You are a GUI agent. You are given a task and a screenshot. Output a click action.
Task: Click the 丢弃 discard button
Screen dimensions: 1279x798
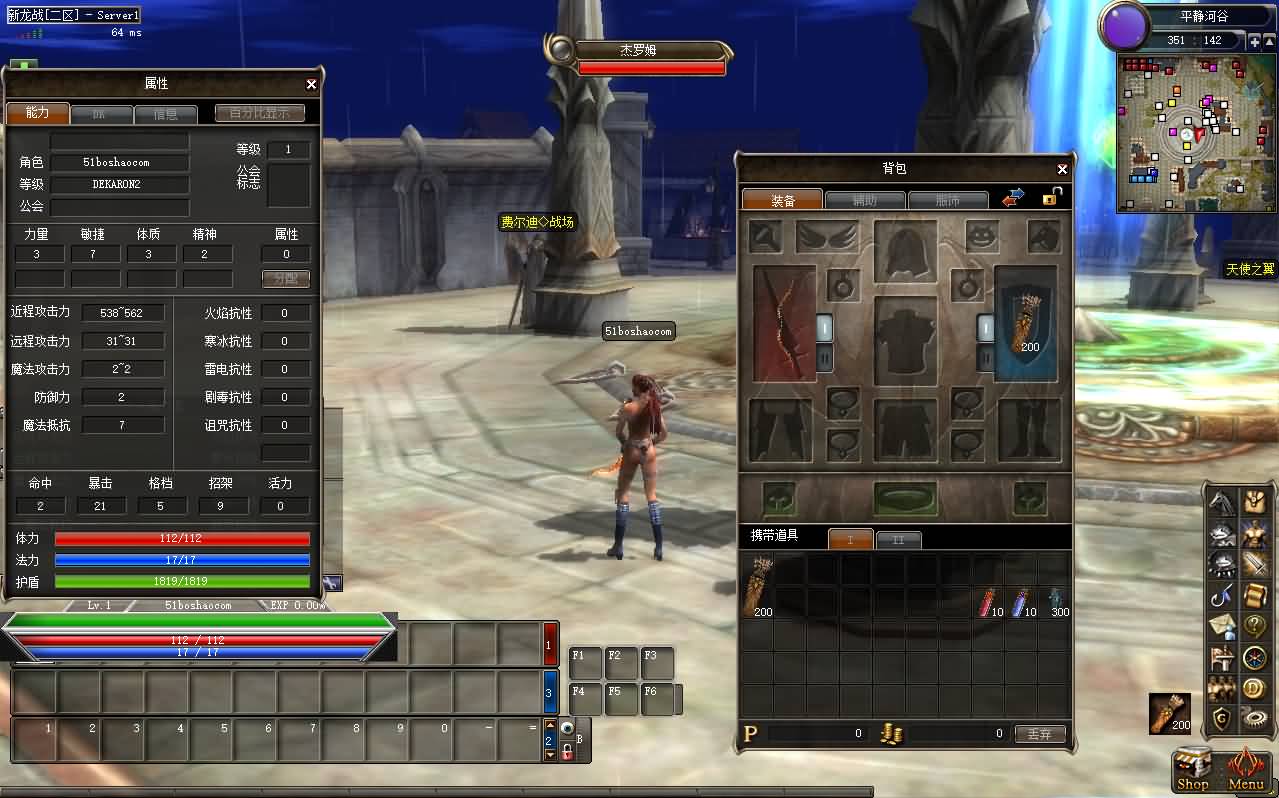coord(1039,733)
